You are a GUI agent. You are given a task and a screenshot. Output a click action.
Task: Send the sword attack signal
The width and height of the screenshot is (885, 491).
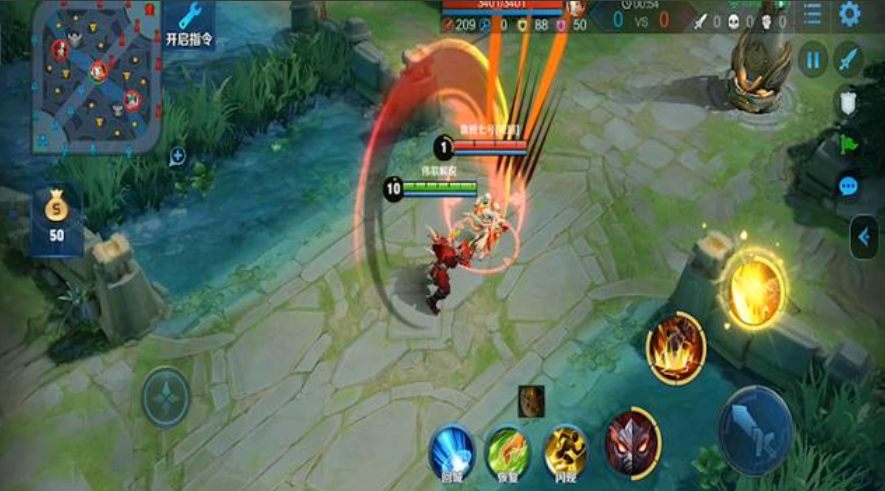tap(848, 60)
